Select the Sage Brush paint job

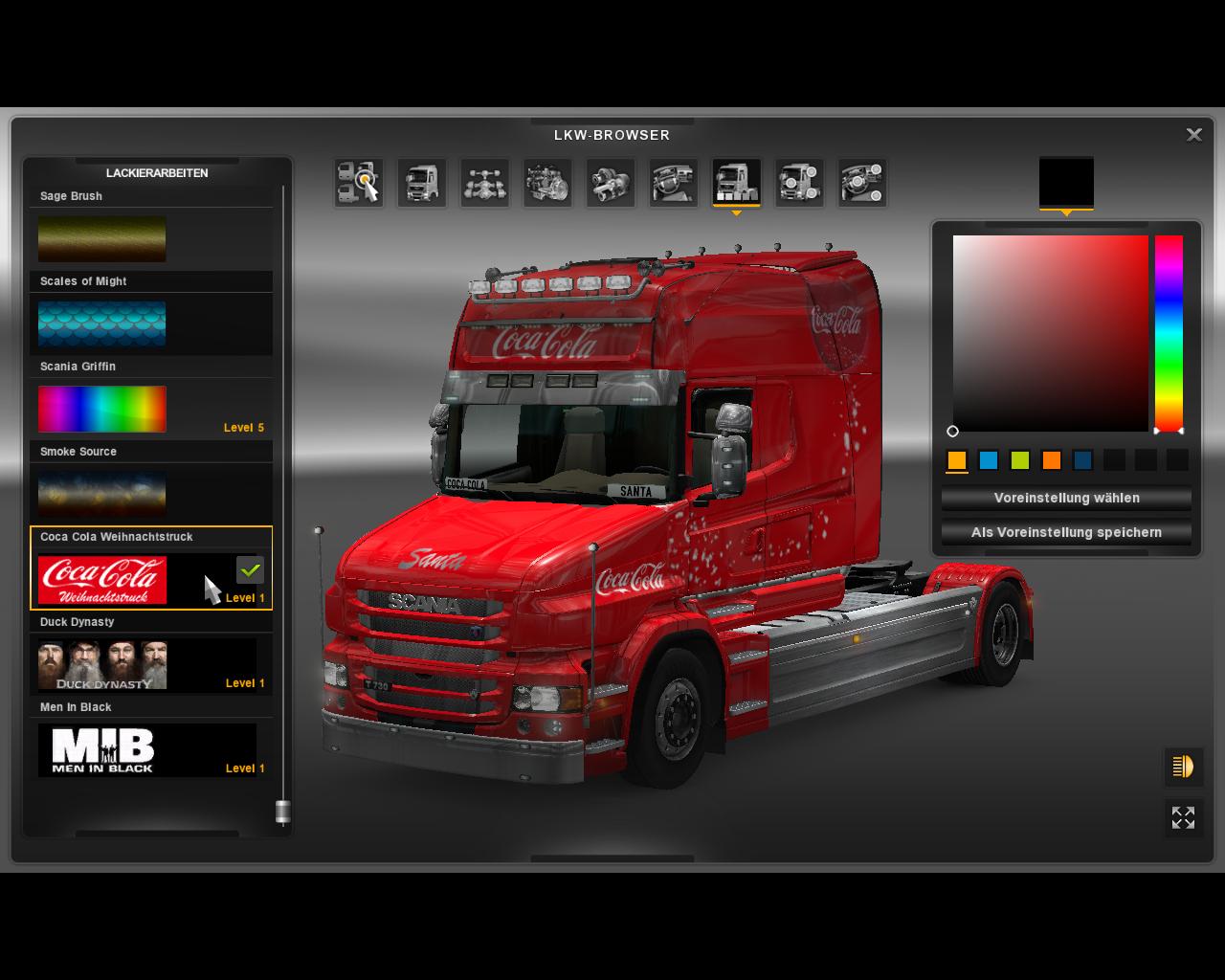point(102,238)
